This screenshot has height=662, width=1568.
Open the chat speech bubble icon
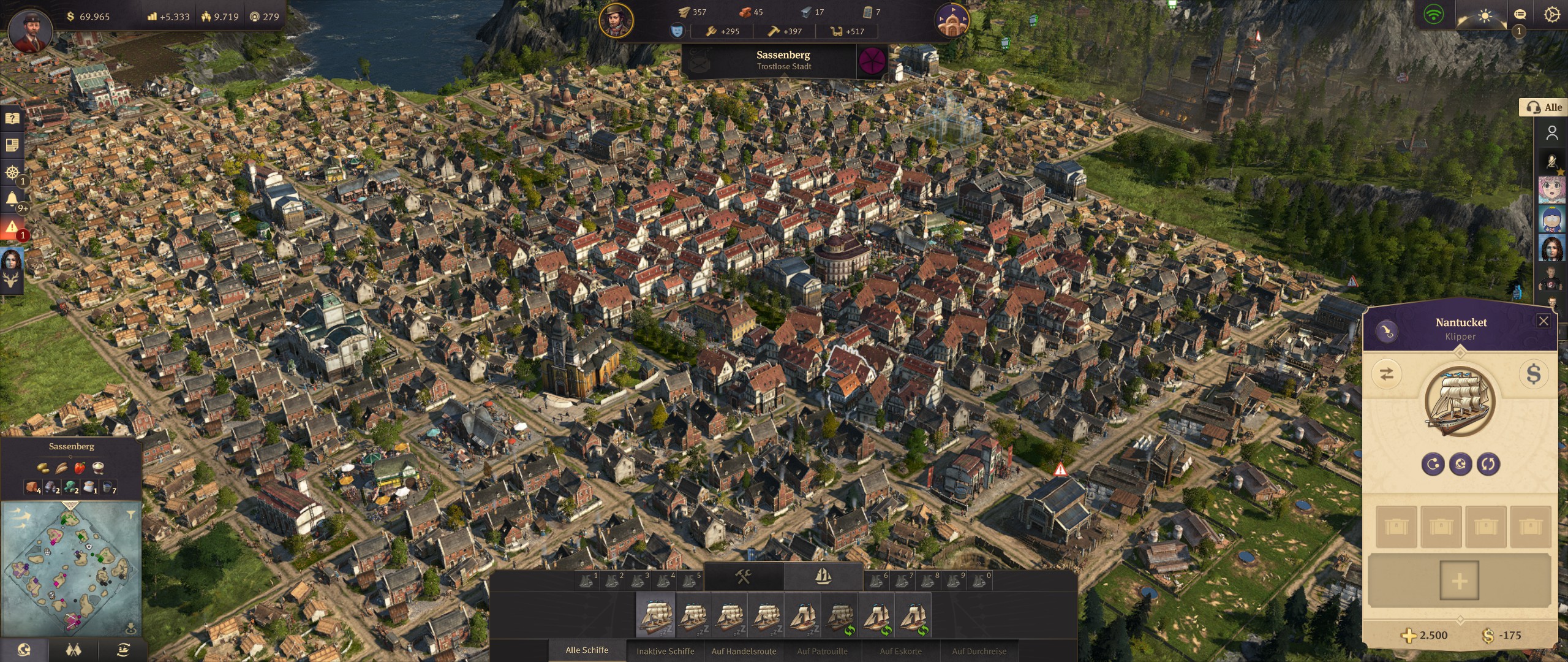[x=1520, y=15]
